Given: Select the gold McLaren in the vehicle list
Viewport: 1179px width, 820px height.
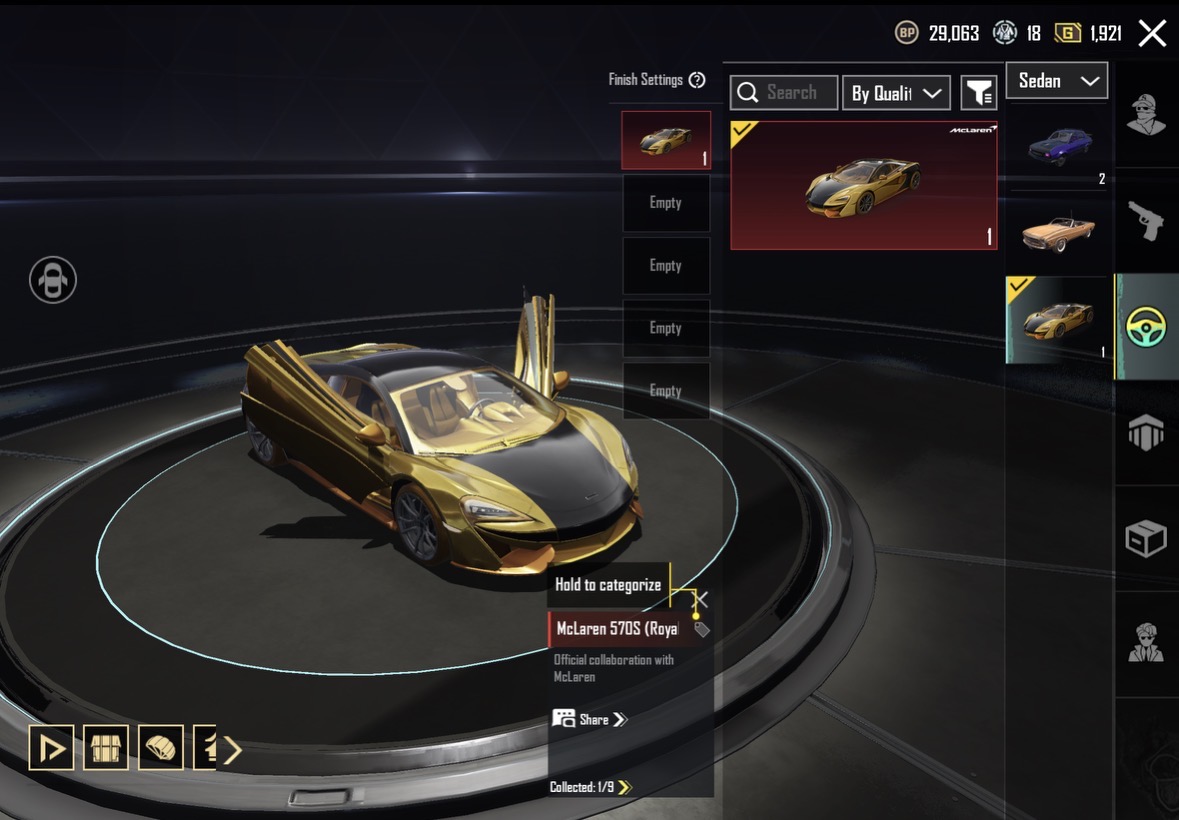Looking at the screenshot, I should click(1060, 320).
